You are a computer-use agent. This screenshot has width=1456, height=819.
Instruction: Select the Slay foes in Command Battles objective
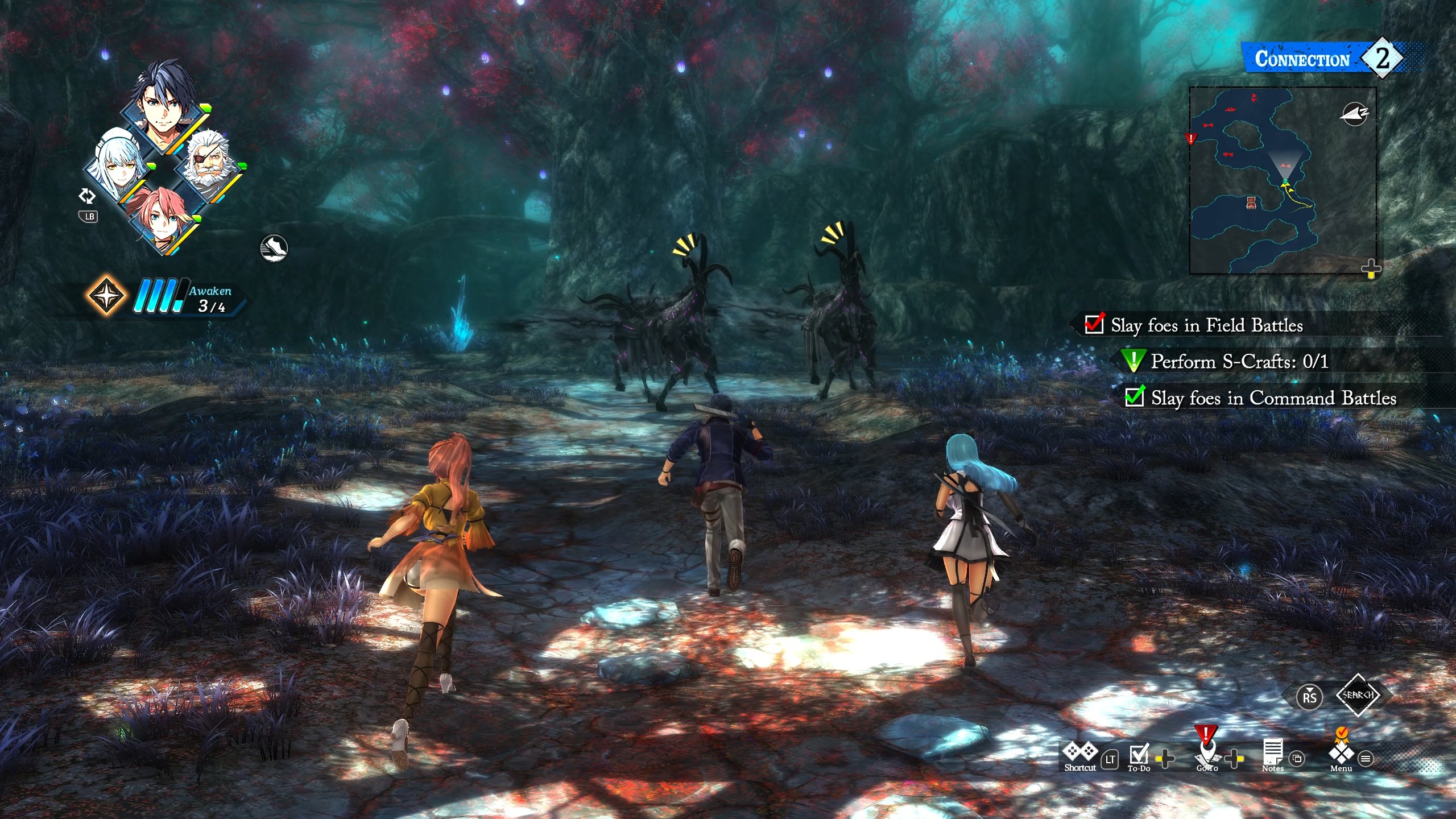coord(1273,398)
